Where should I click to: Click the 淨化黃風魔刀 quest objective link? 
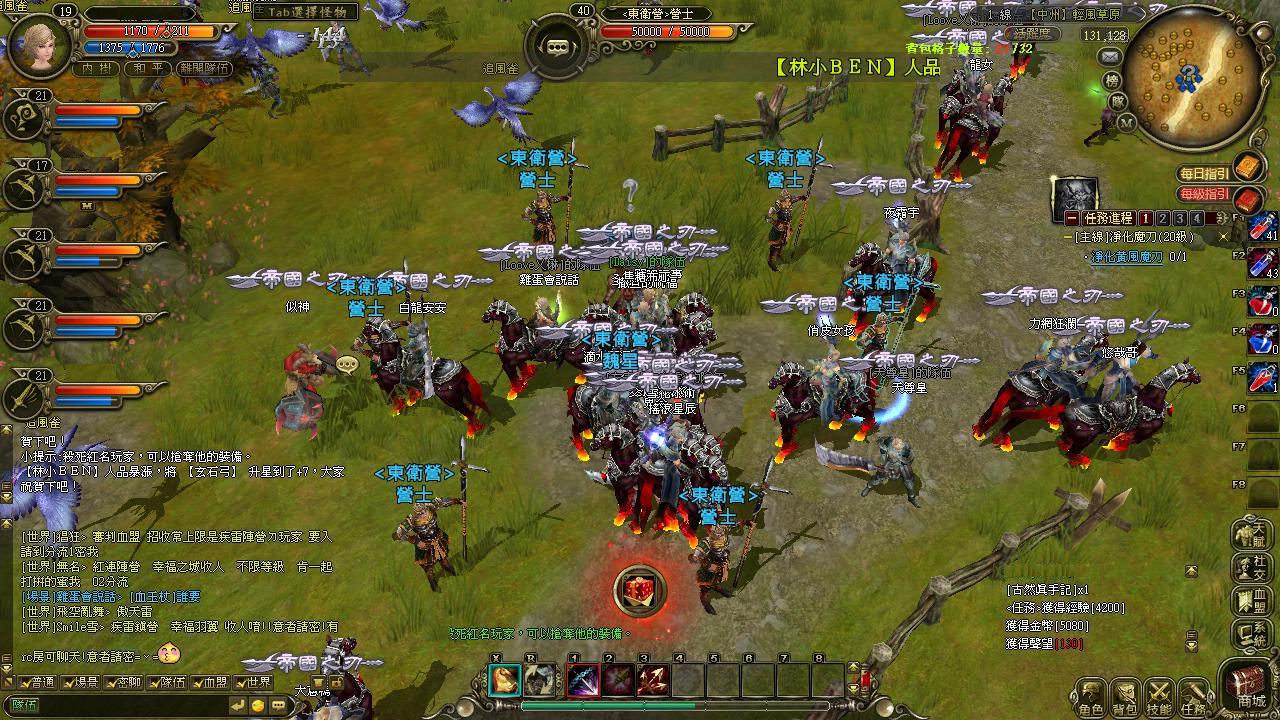tap(1127, 257)
